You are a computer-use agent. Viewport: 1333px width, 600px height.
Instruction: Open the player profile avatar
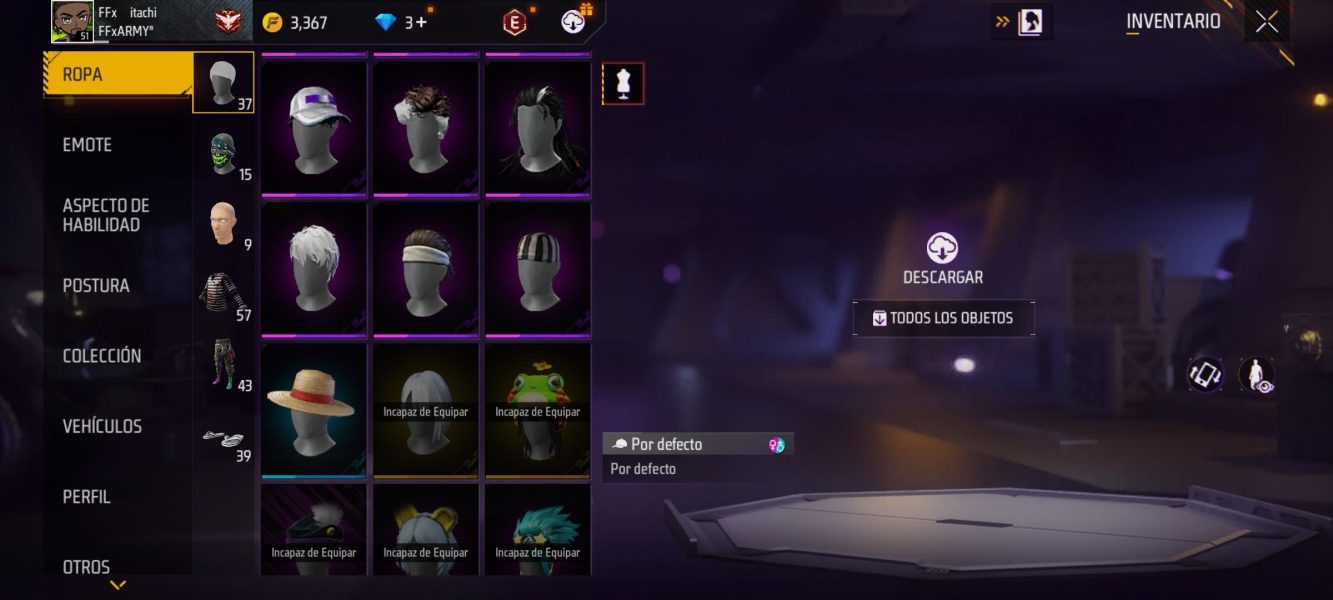72,22
